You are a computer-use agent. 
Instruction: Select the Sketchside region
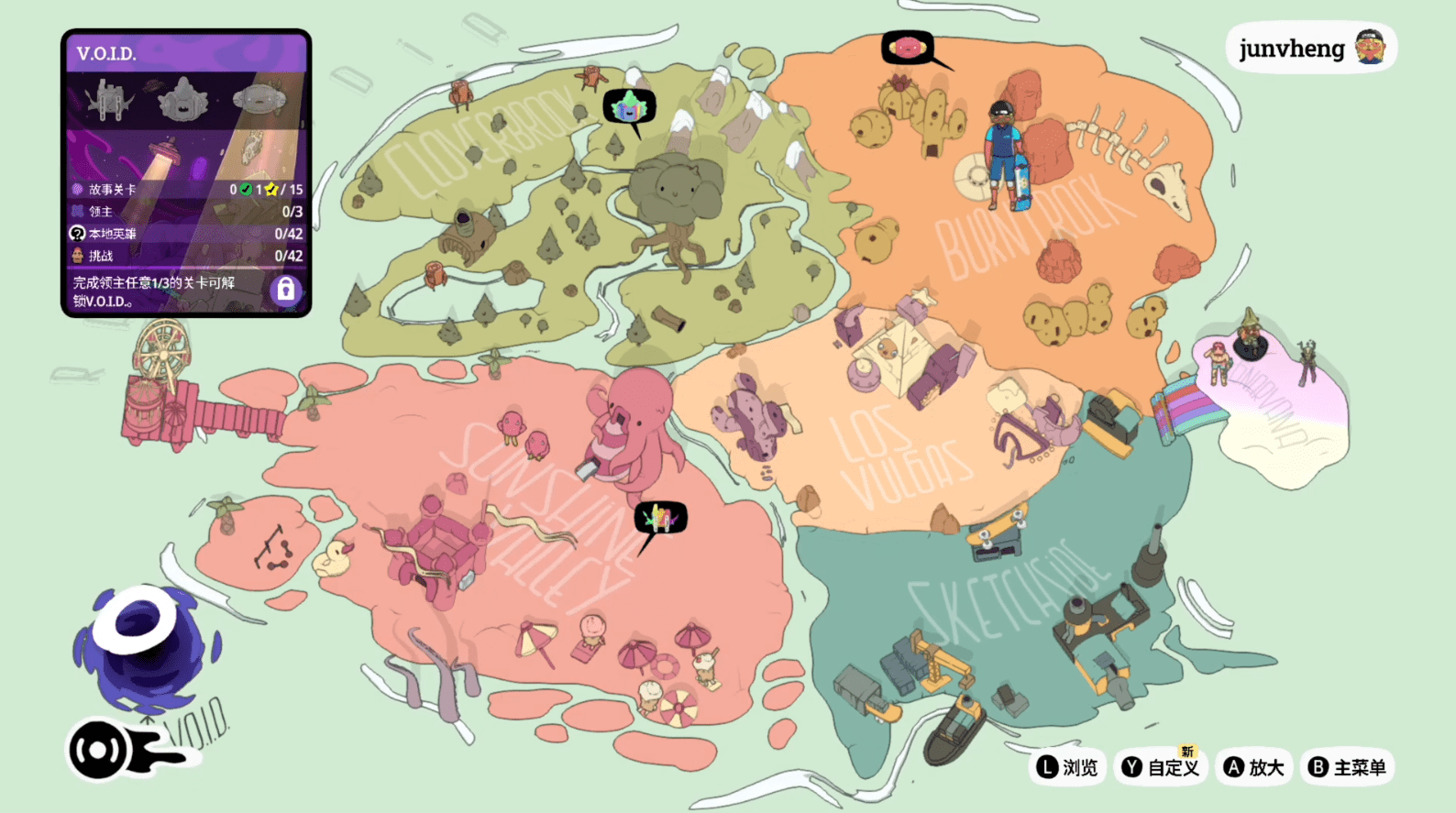click(1004, 596)
